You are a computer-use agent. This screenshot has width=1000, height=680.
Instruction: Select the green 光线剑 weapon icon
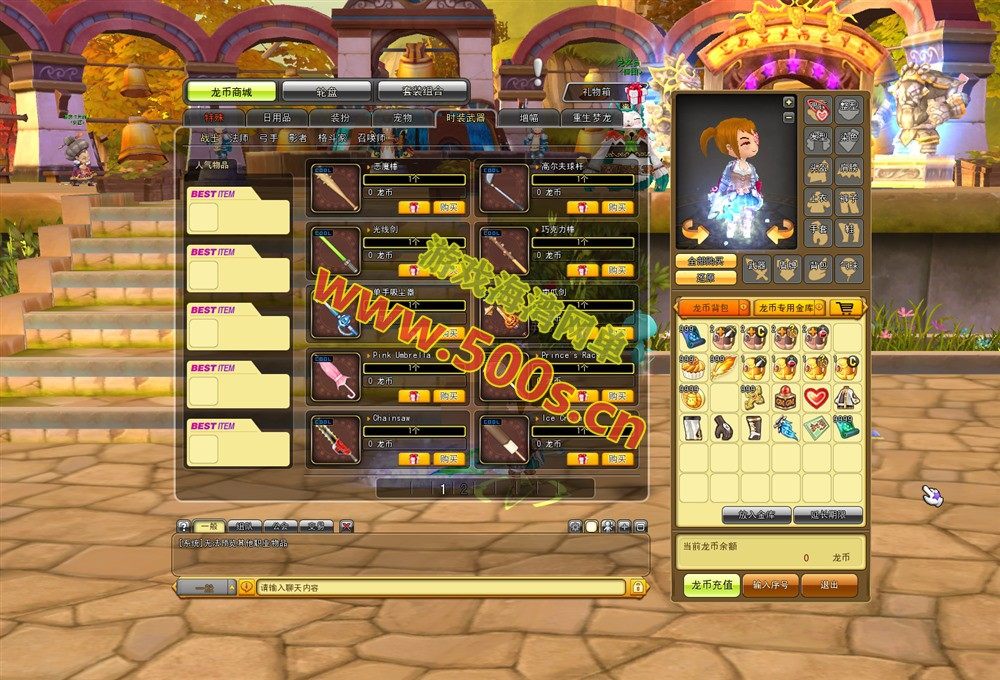tap(335, 250)
